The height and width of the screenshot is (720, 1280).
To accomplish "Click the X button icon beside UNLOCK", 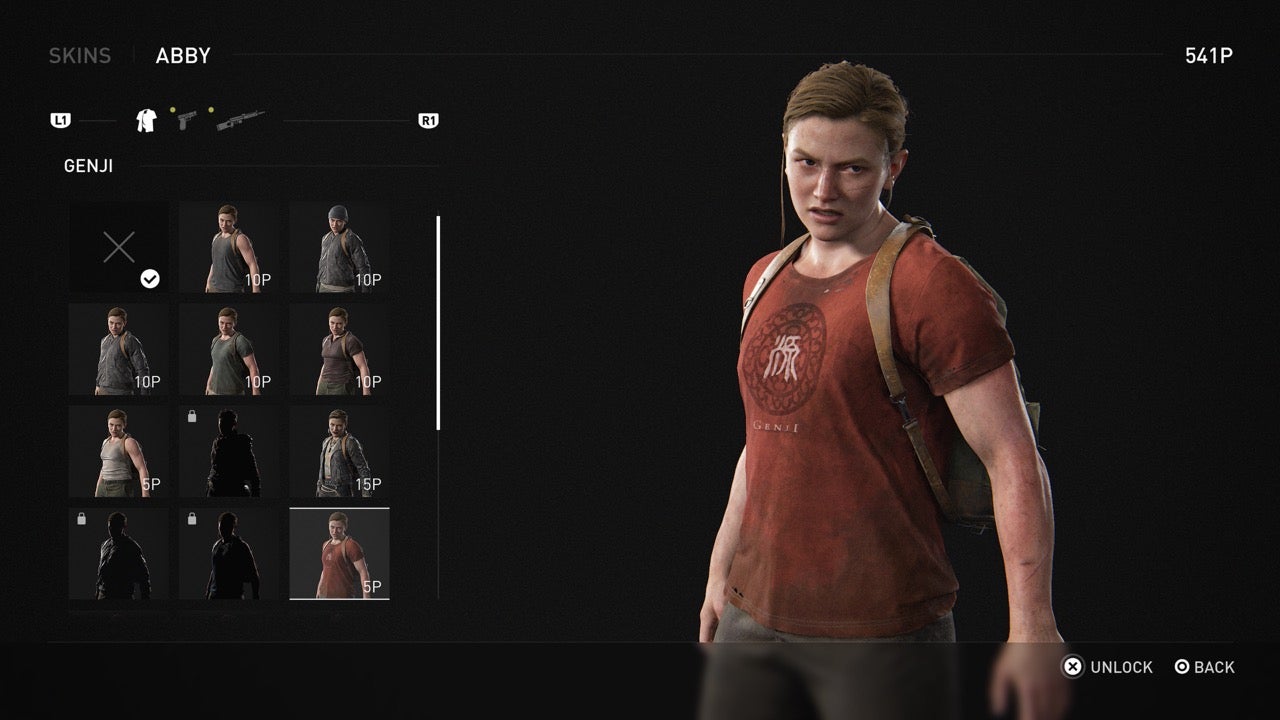I will coord(1075,667).
